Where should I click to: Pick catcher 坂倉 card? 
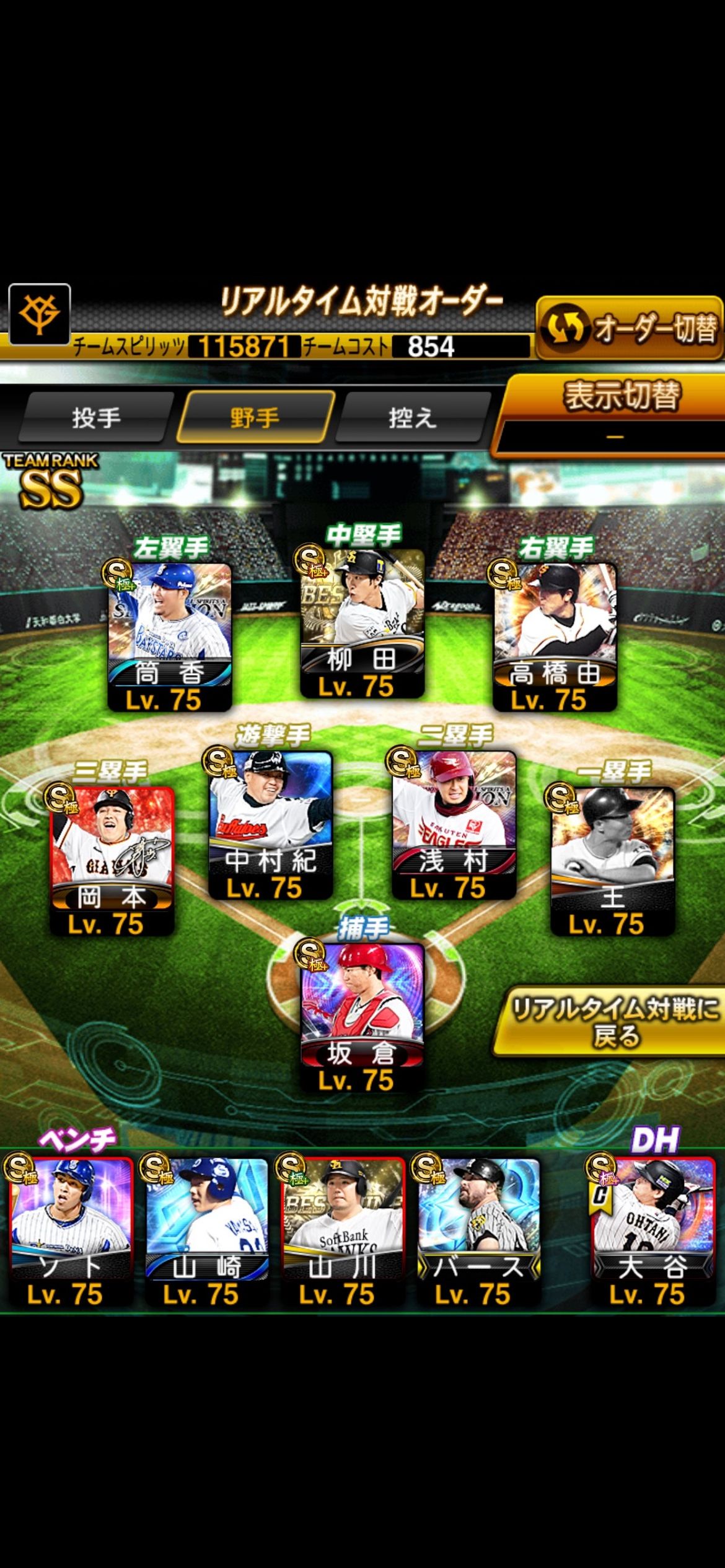point(362,1017)
